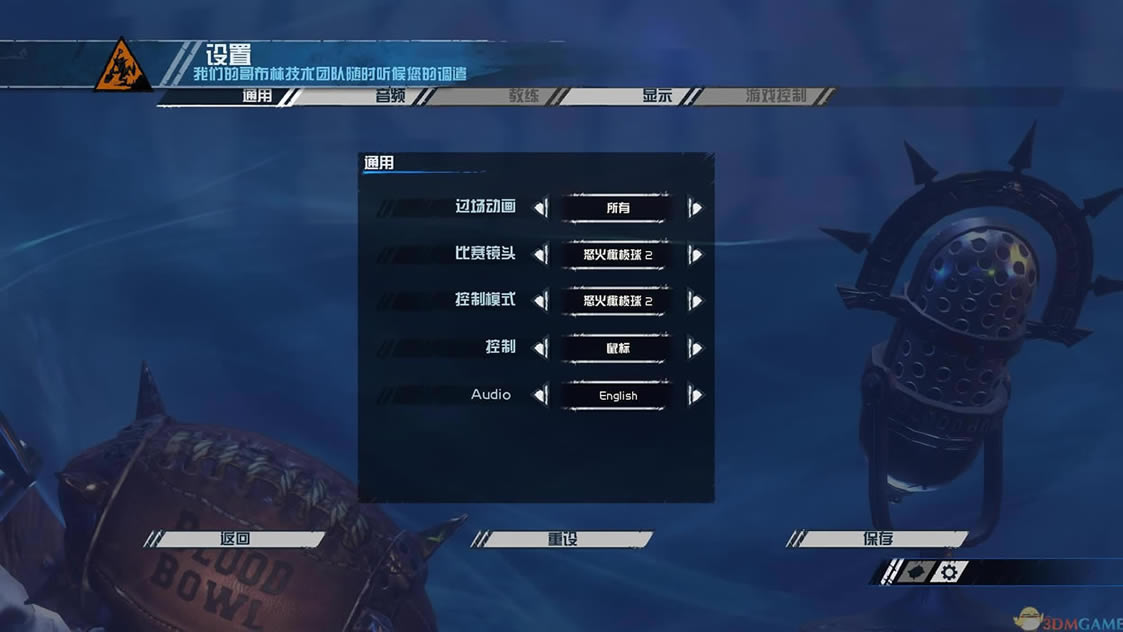1123x632 pixels.
Task: Save settings with the 保存 button
Action: (x=878, y=539)
